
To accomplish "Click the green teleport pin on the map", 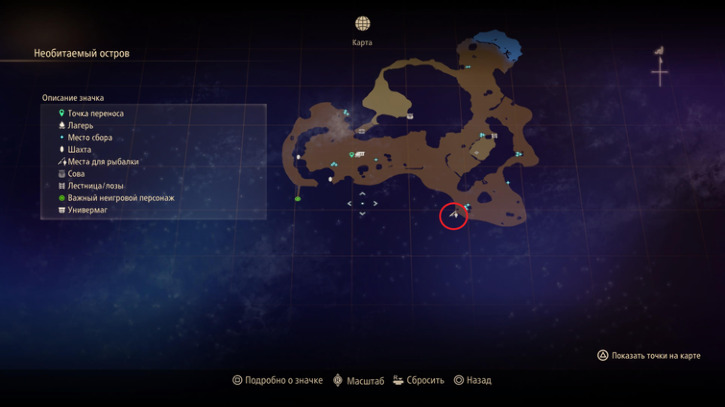I will tap(351, 154).
